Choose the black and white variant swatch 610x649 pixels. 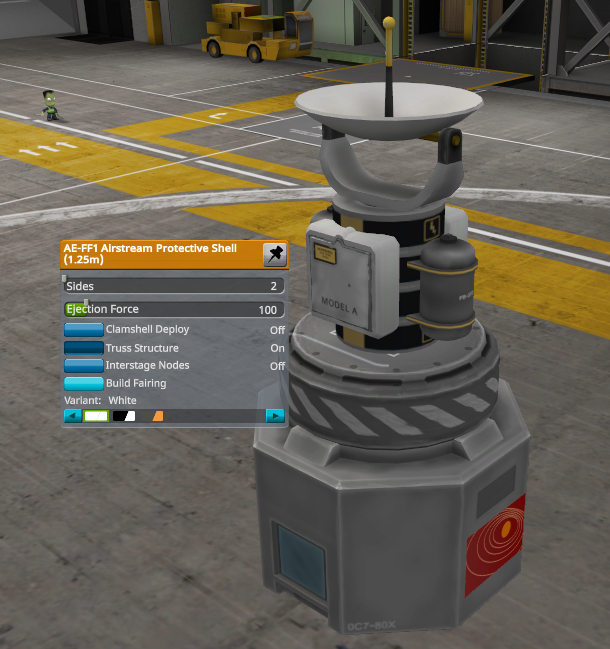[x=124, y=416]
